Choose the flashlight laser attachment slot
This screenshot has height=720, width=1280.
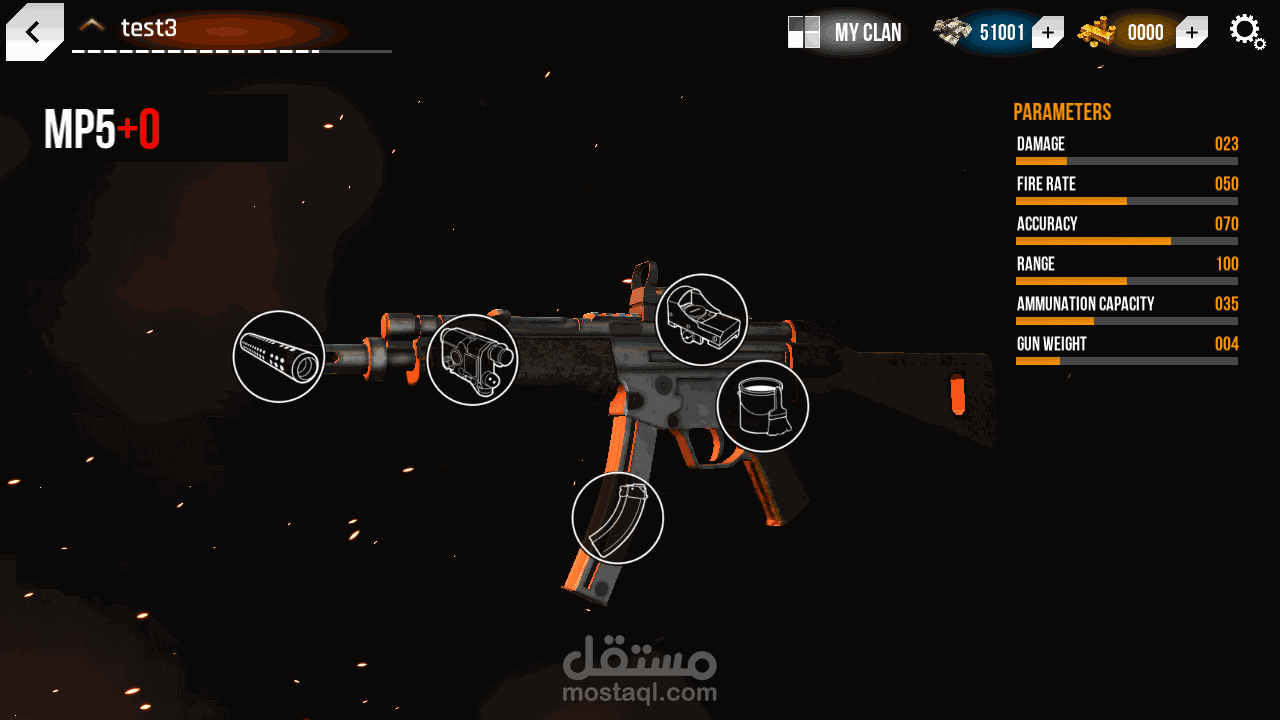click(x=472, y=360)
